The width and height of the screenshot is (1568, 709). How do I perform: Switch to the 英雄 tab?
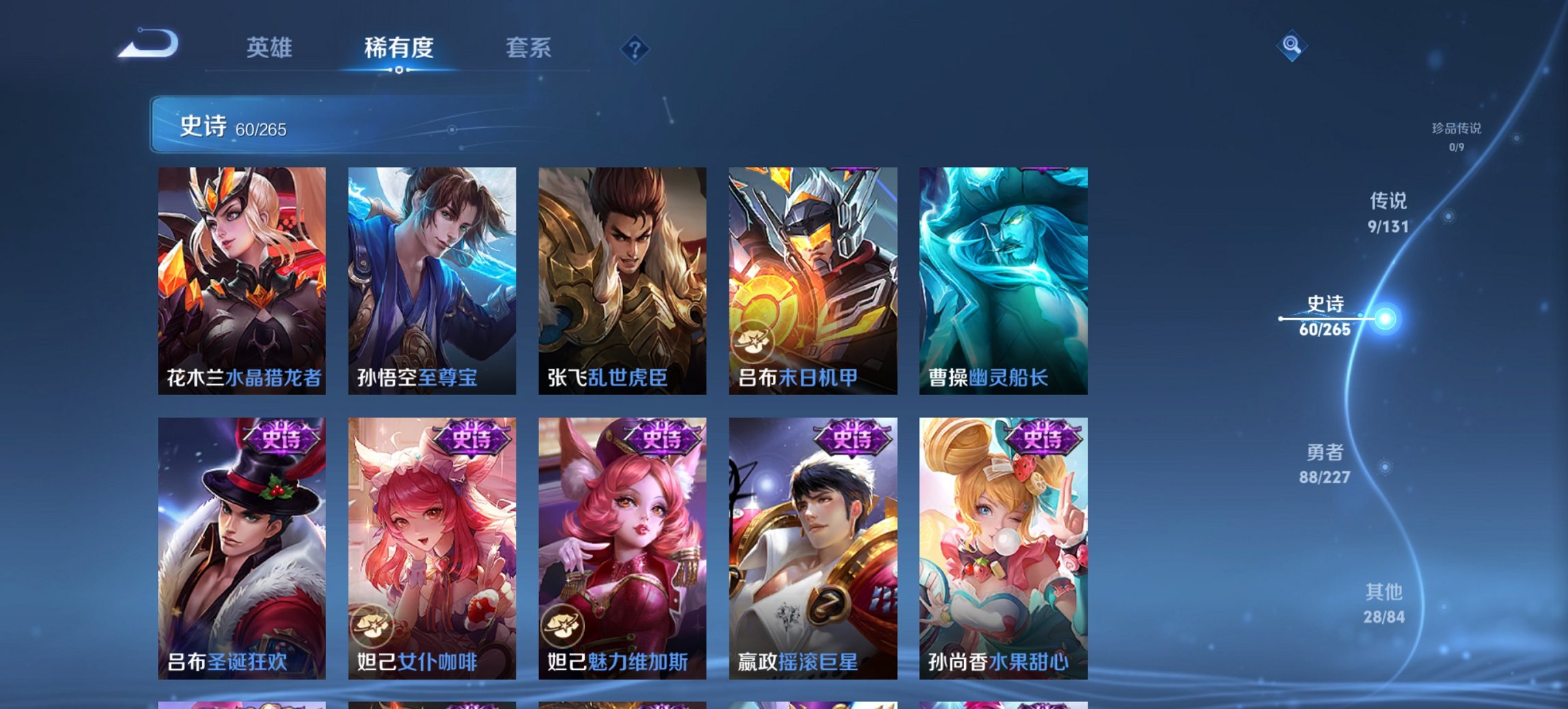point(271,49)
